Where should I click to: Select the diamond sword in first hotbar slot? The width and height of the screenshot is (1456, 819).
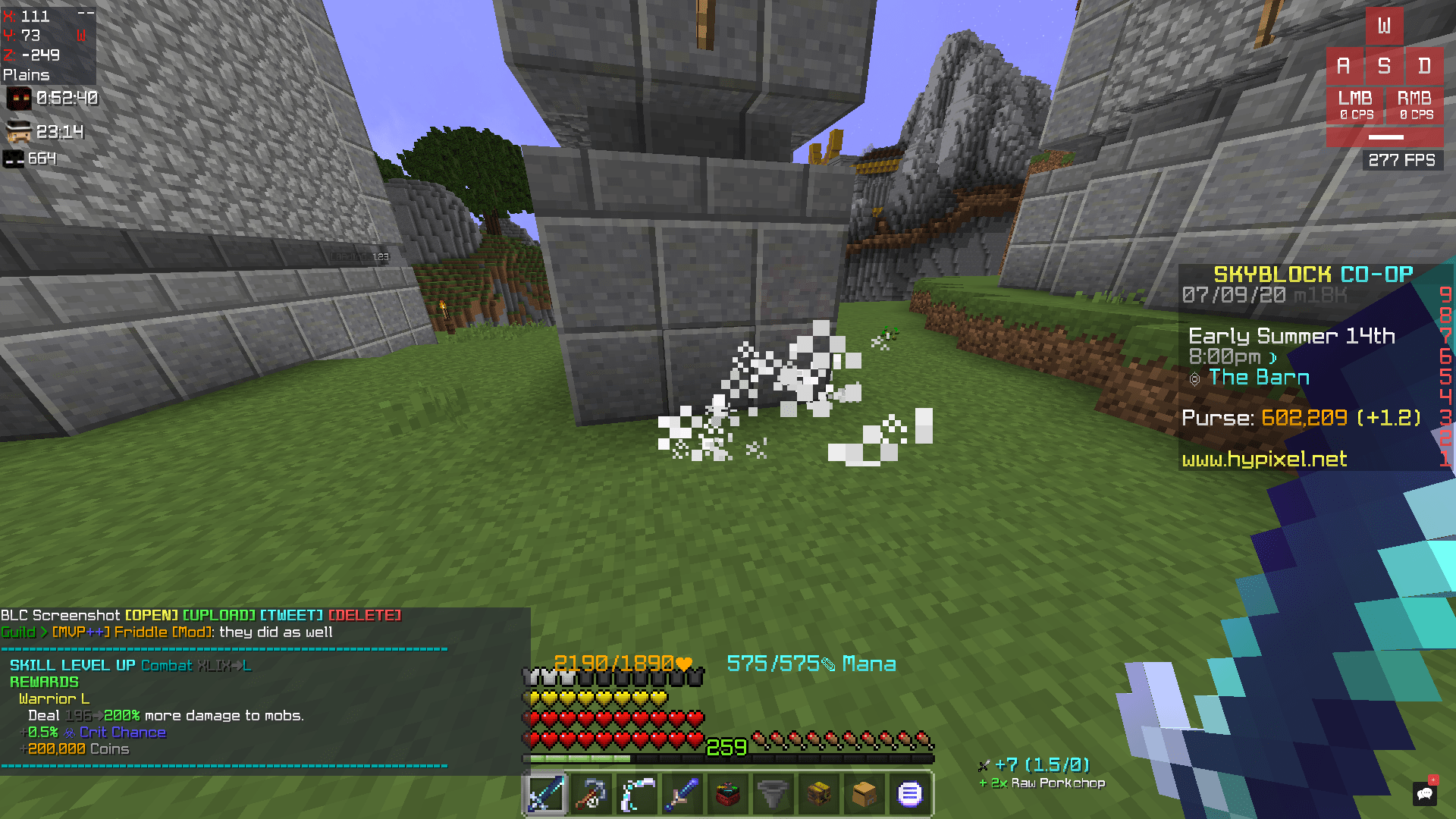coord(545,793)
